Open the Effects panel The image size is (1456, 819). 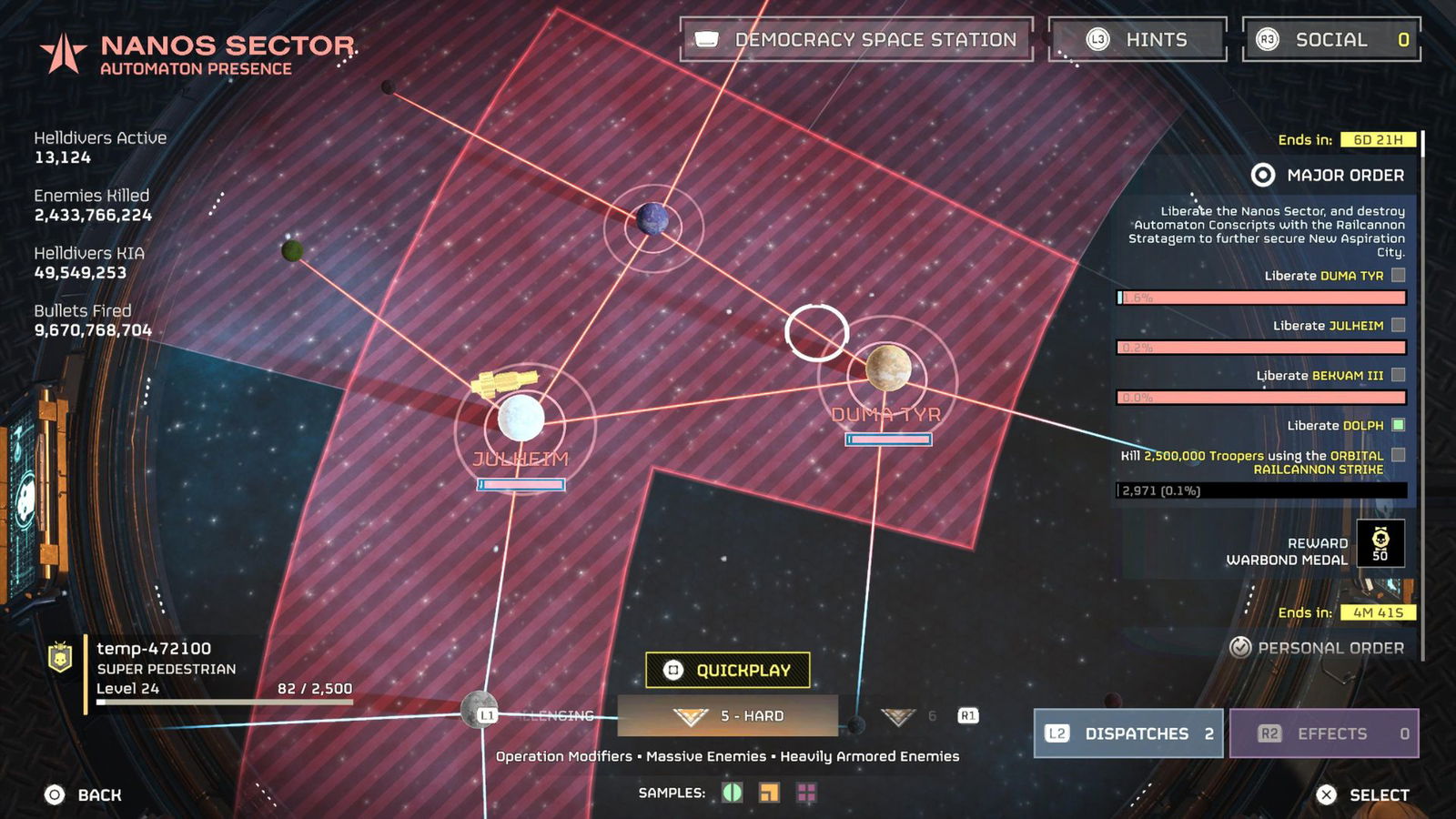click(1324, 733)
